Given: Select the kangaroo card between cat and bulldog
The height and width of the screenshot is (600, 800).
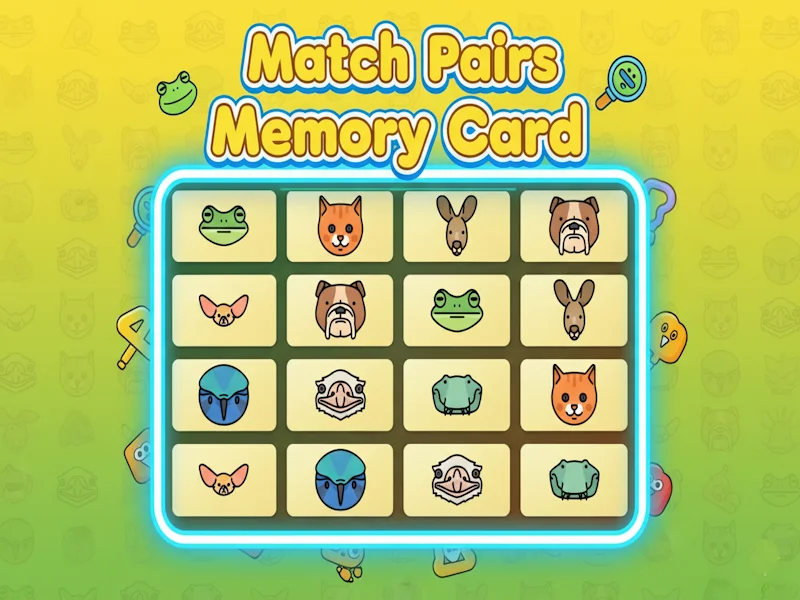Looking at the screenshot, I should (457, 226).
